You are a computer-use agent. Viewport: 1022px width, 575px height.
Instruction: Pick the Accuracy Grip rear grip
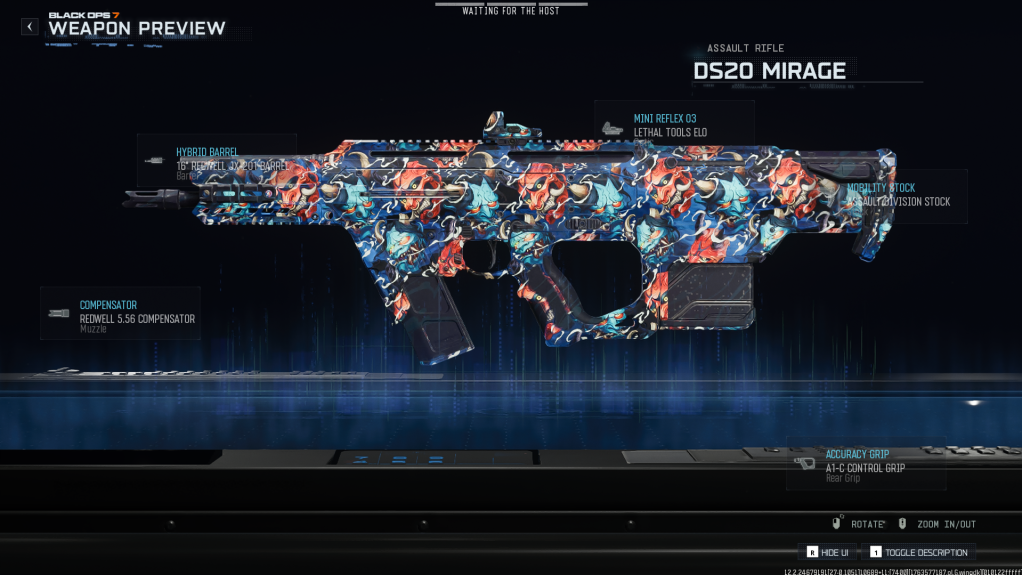coord(865,466)
